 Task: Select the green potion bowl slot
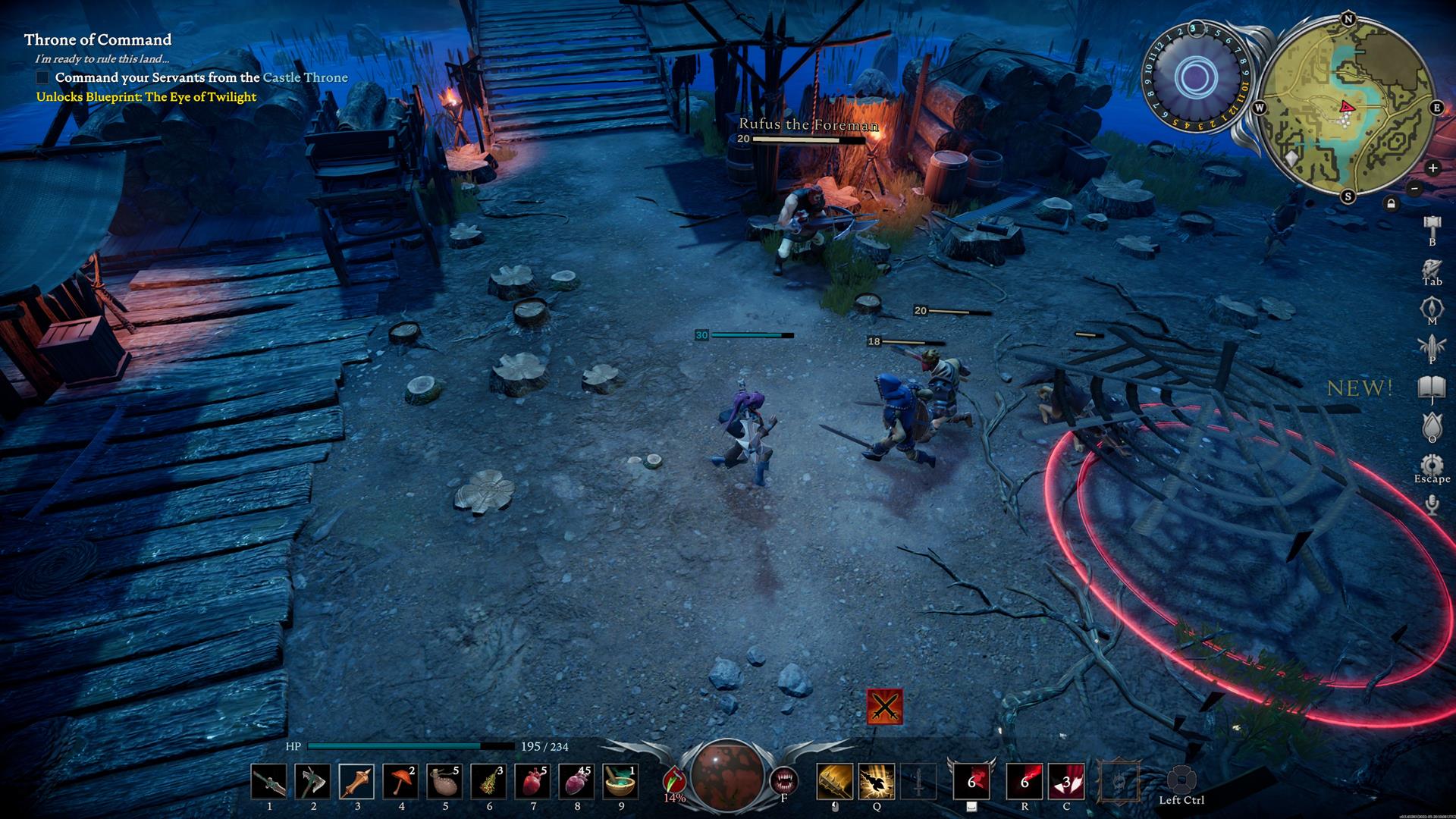click(621, 782)
